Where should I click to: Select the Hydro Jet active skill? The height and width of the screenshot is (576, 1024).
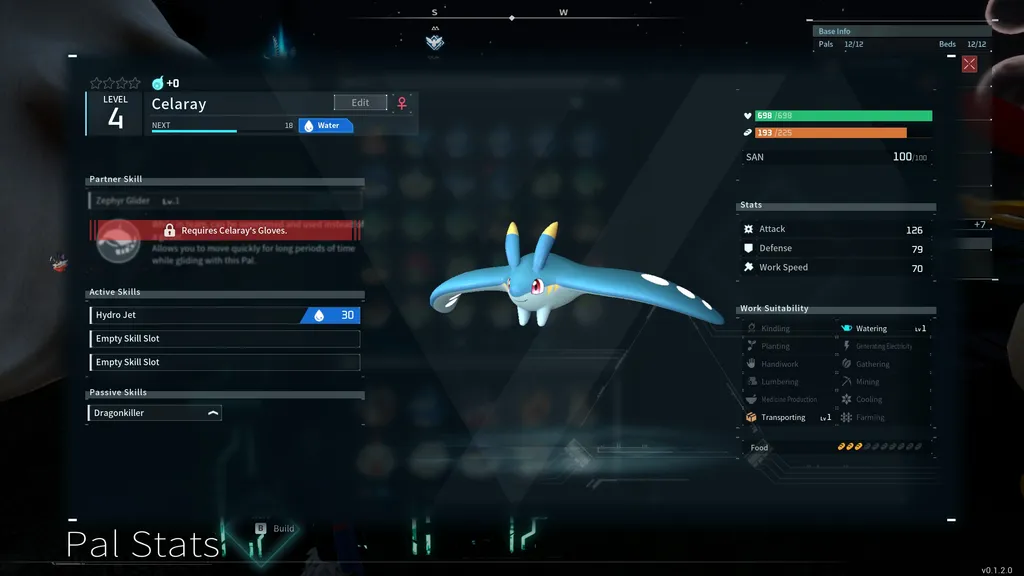224,315
